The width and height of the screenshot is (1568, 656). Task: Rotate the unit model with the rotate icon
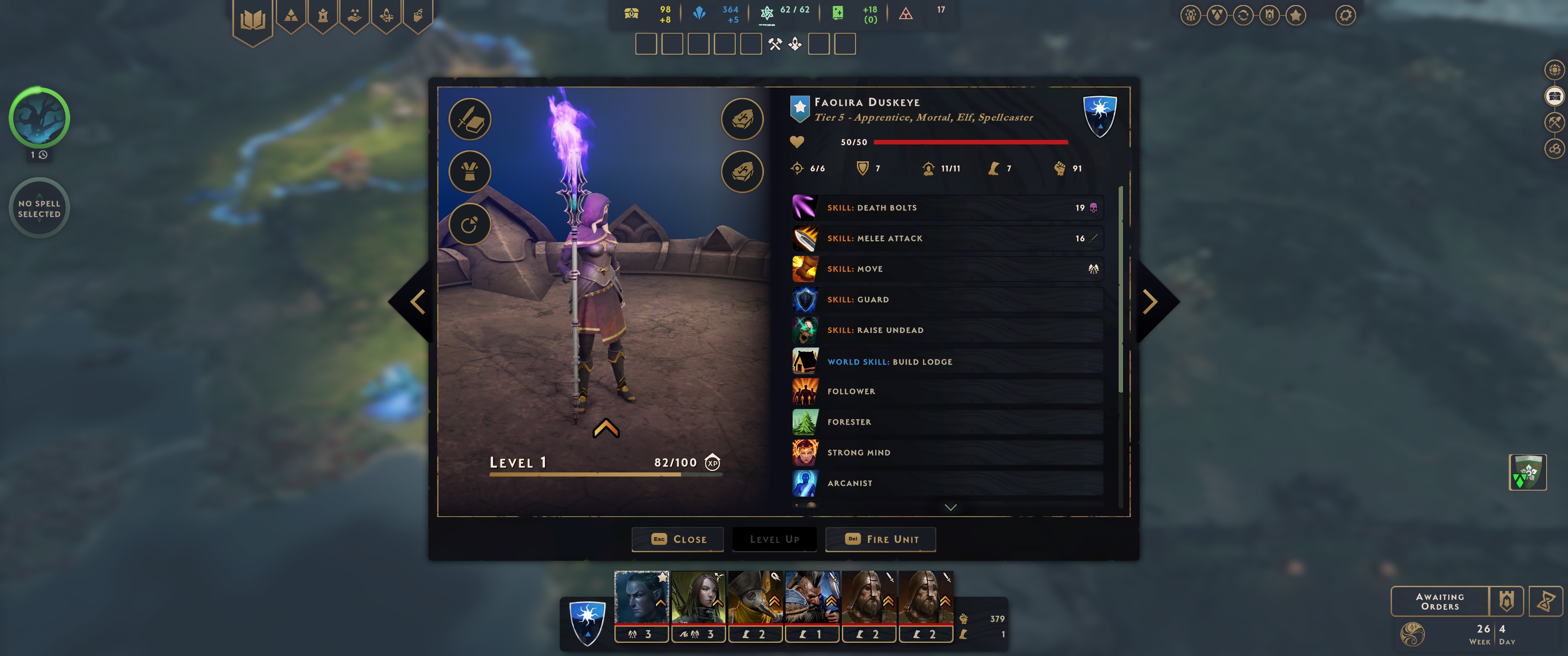[469, 225]
